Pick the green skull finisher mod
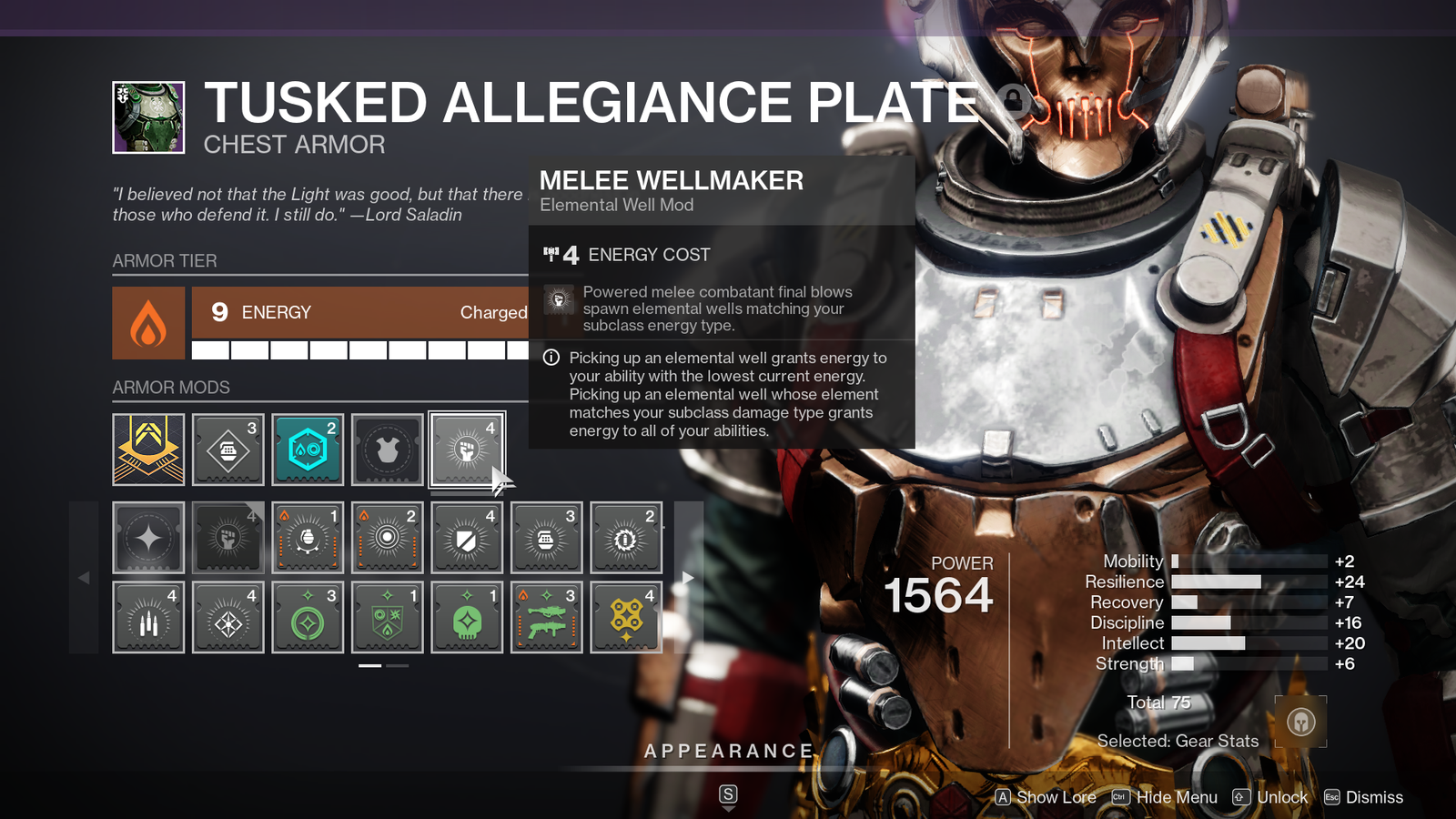 (x=467, y=617)
